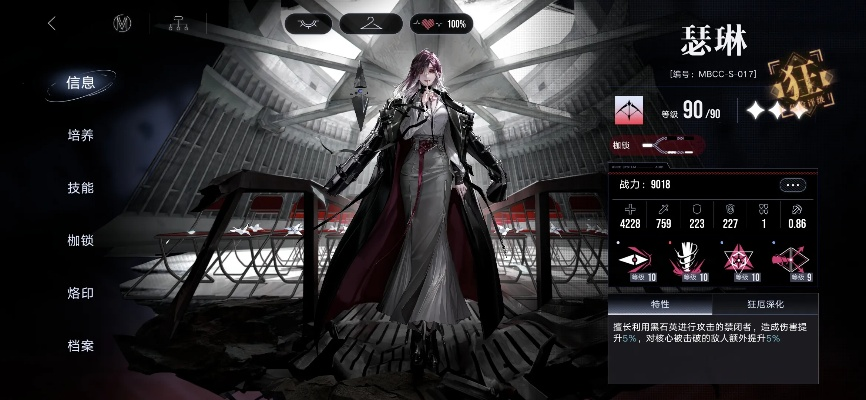Click the character class emblem icon
Viewport: 866px width, 400px height.
click(x=630, y=111)
